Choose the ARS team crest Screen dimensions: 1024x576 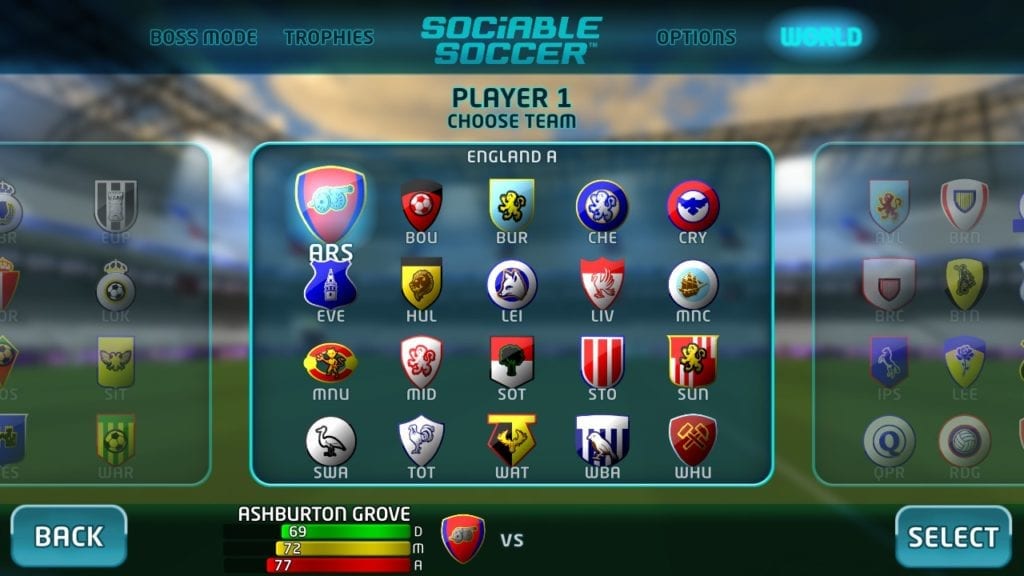pos(330,205)
